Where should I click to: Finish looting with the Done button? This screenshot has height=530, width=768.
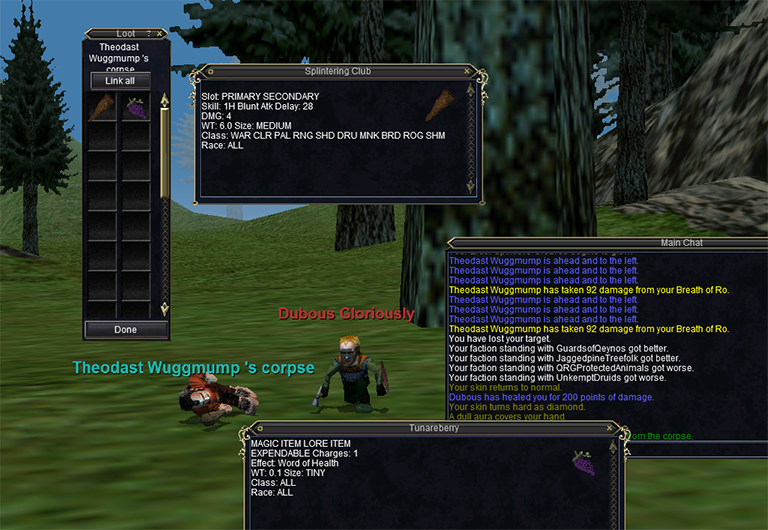click(x=125, y=329)
